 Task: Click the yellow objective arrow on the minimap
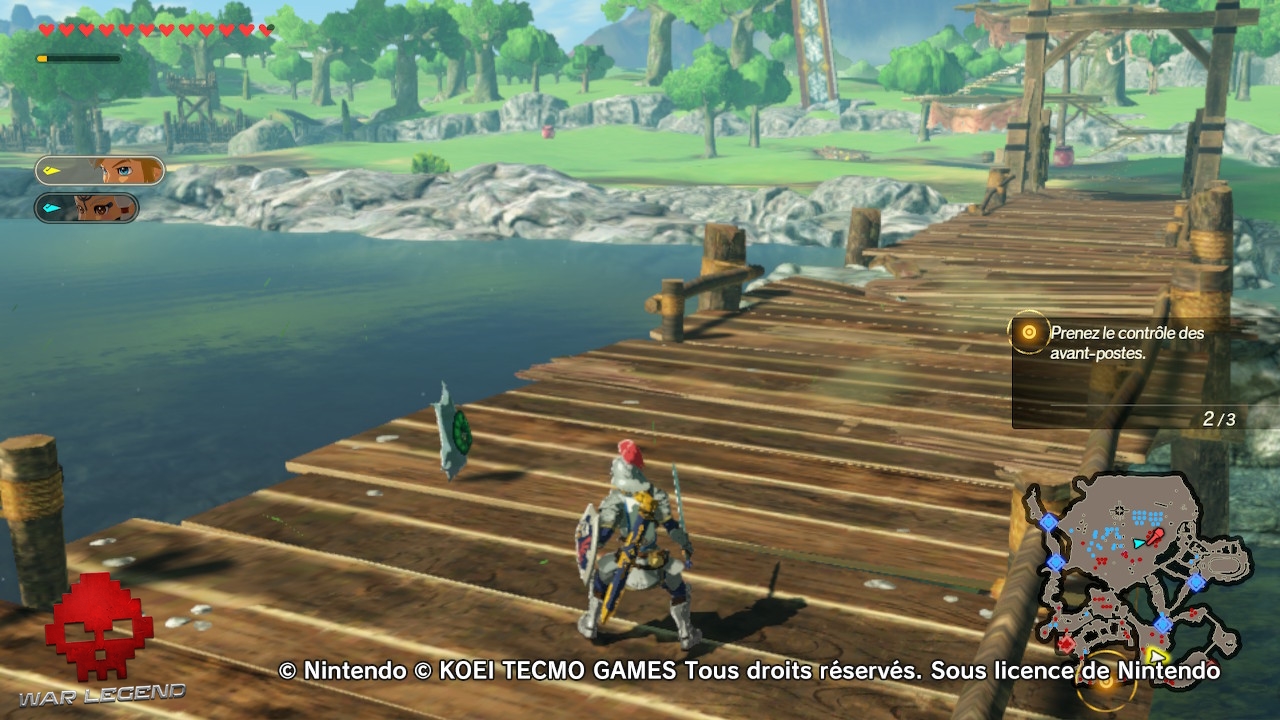pyautogui.click(x=1157, y=657)
